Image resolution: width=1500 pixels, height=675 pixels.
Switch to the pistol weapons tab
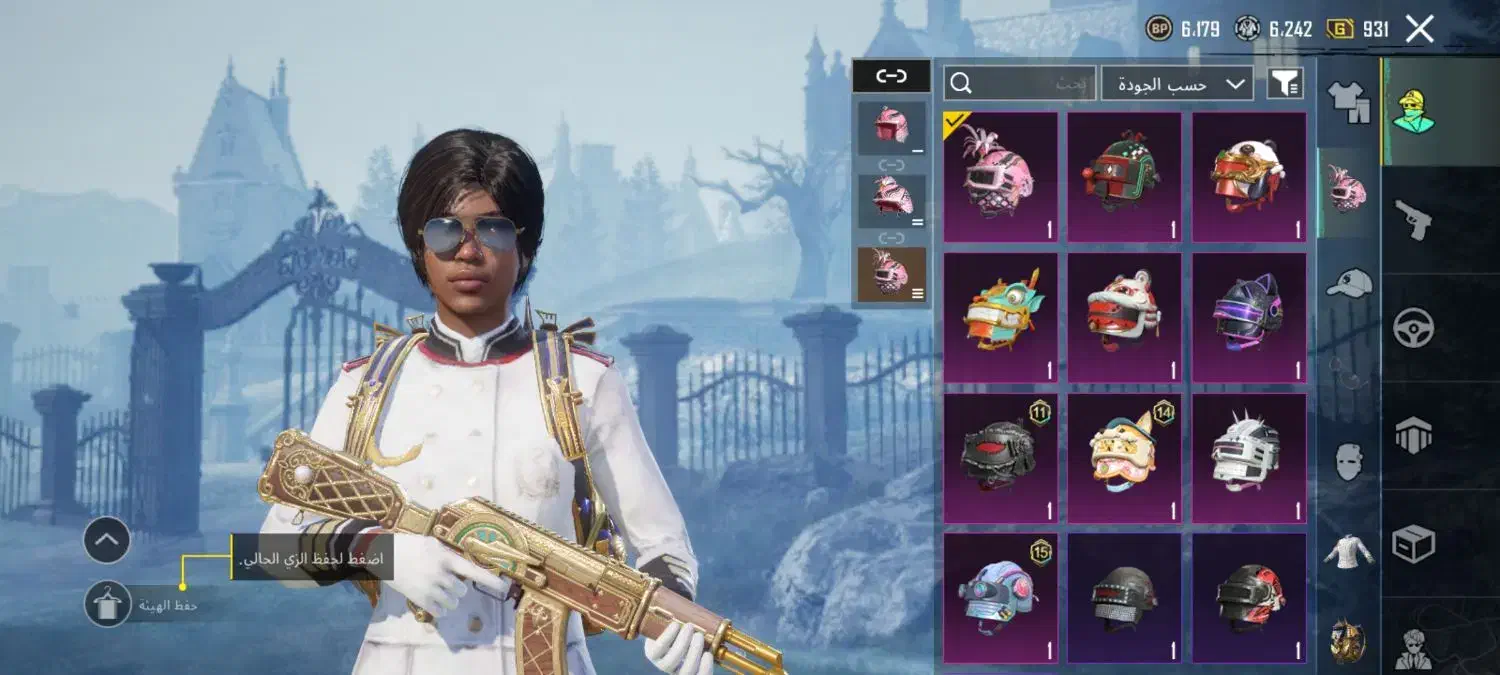1414,216
